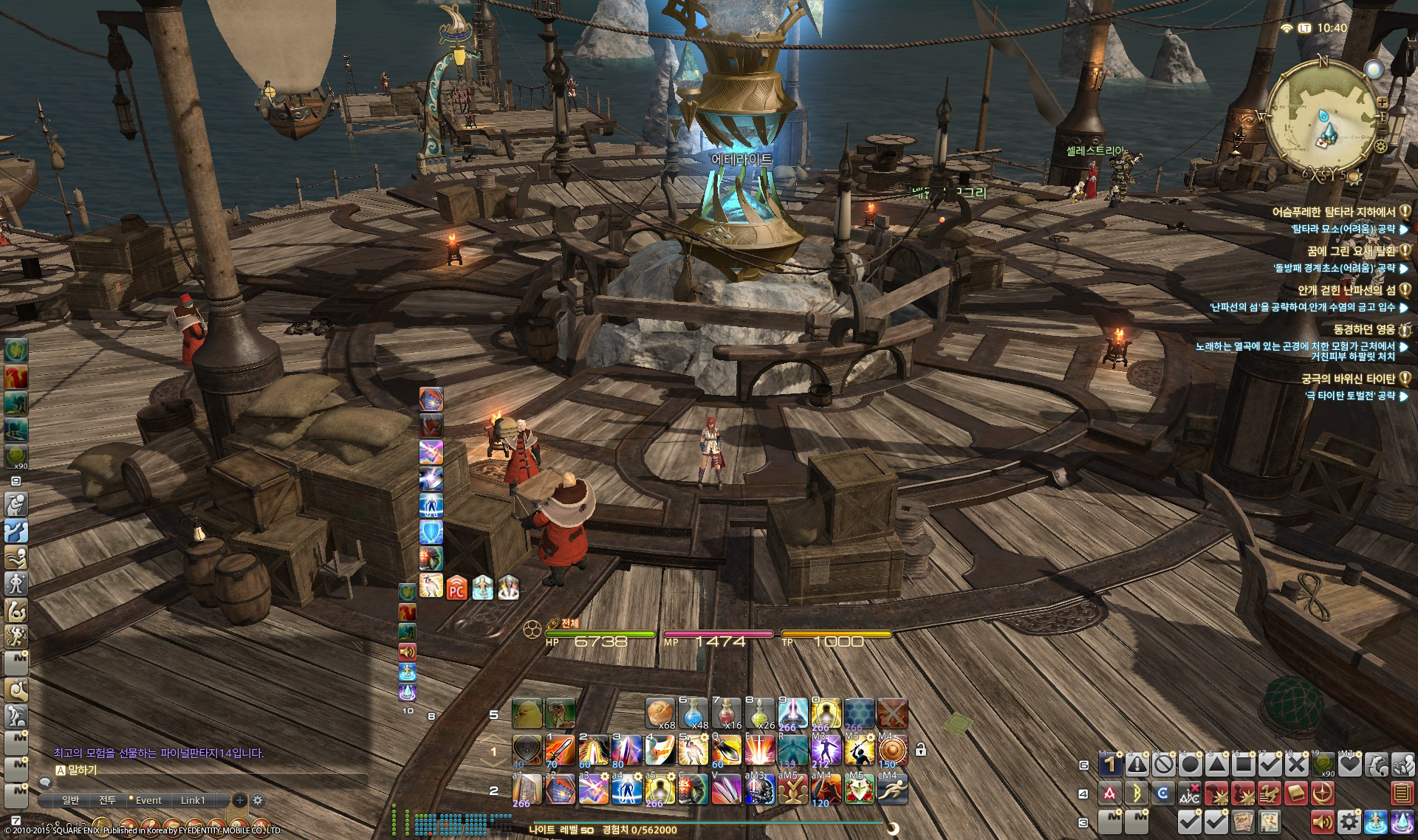Open system configuration gear icon

(1349, 821)
